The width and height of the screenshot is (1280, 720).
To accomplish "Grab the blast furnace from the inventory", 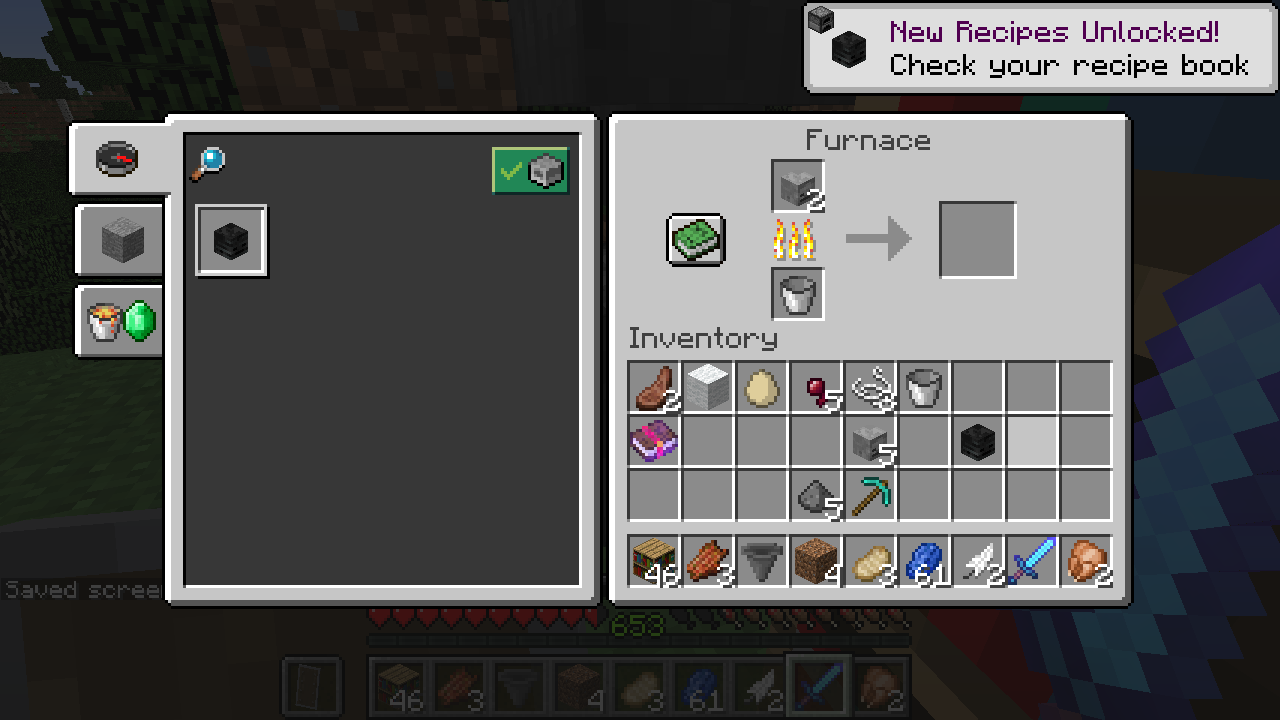I will click(978, 441).
